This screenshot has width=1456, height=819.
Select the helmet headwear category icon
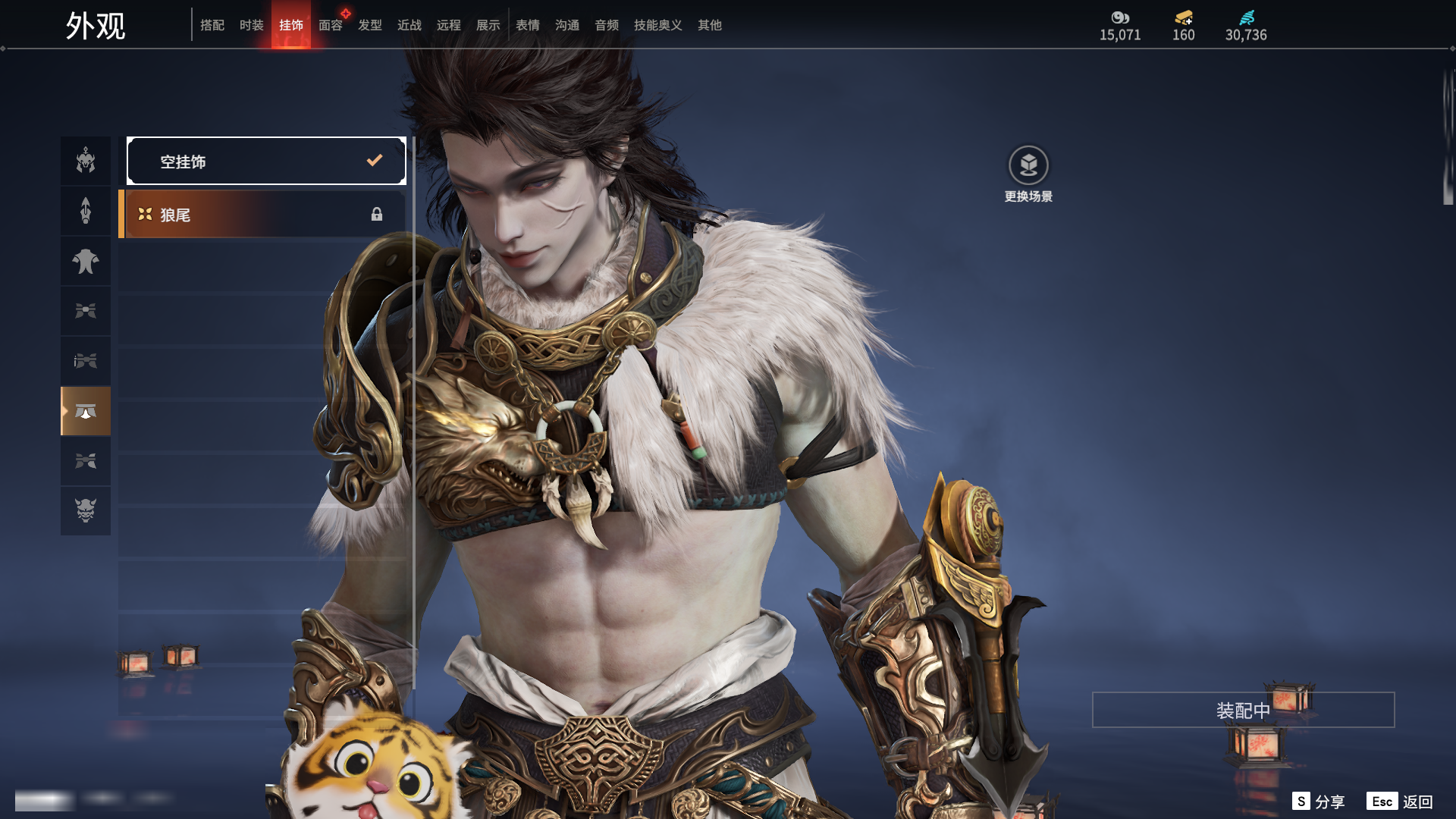[x=86, y=161]
